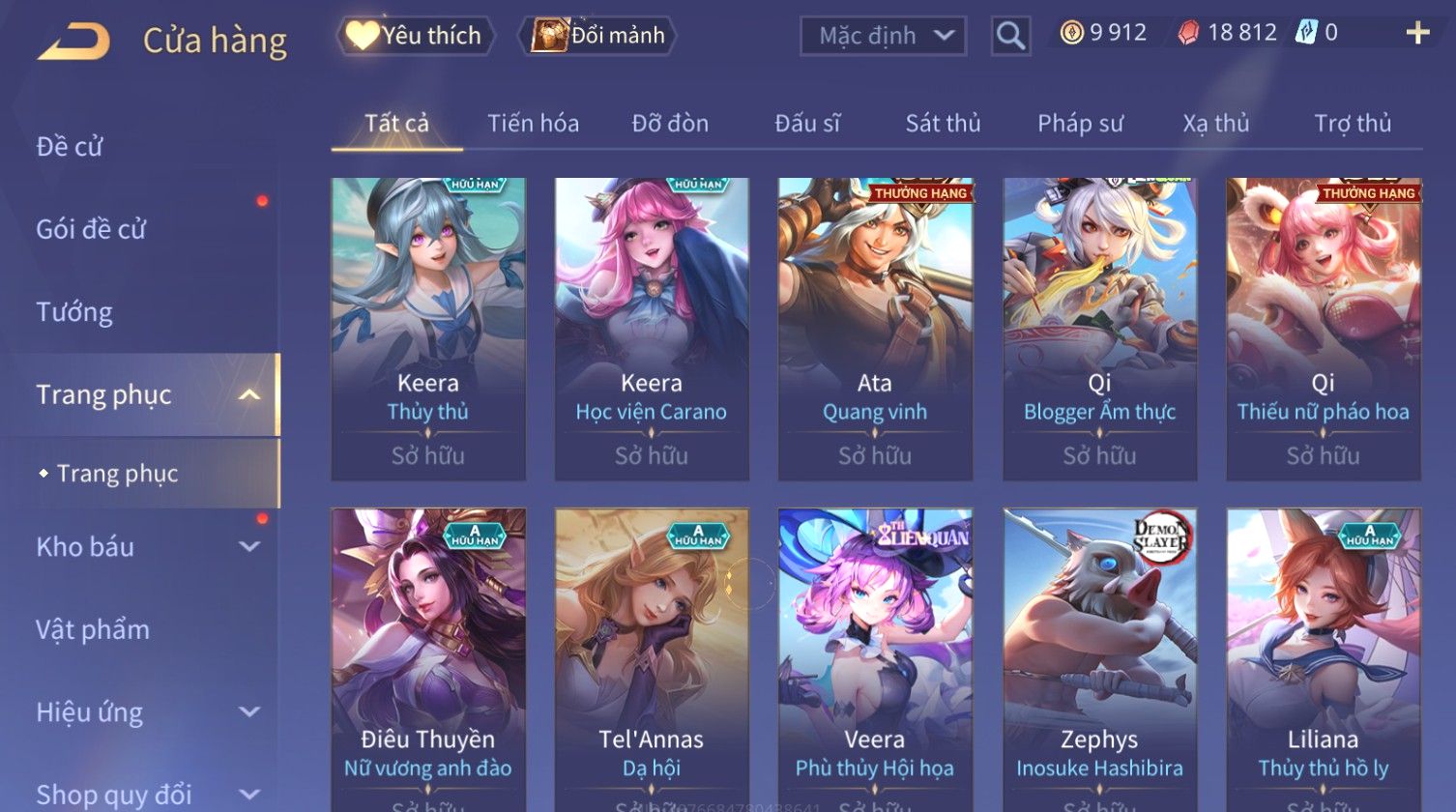Viewport: 1456px width, 812px height.
Task: View the Qi Blogger Ẩm thực skin
Action: pyautogui.click(x=1099, y=329)
